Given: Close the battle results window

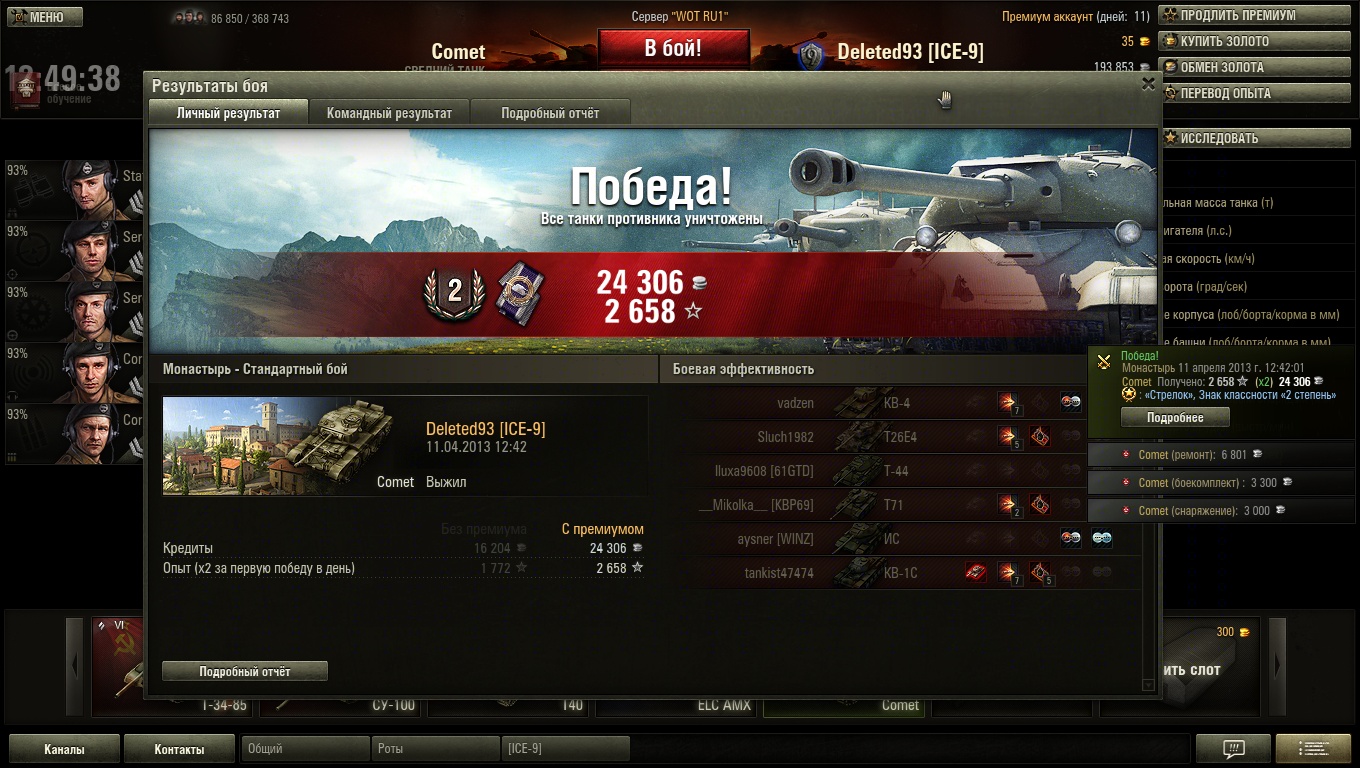Looking at the screenshot, I should tap(1148, 85).
